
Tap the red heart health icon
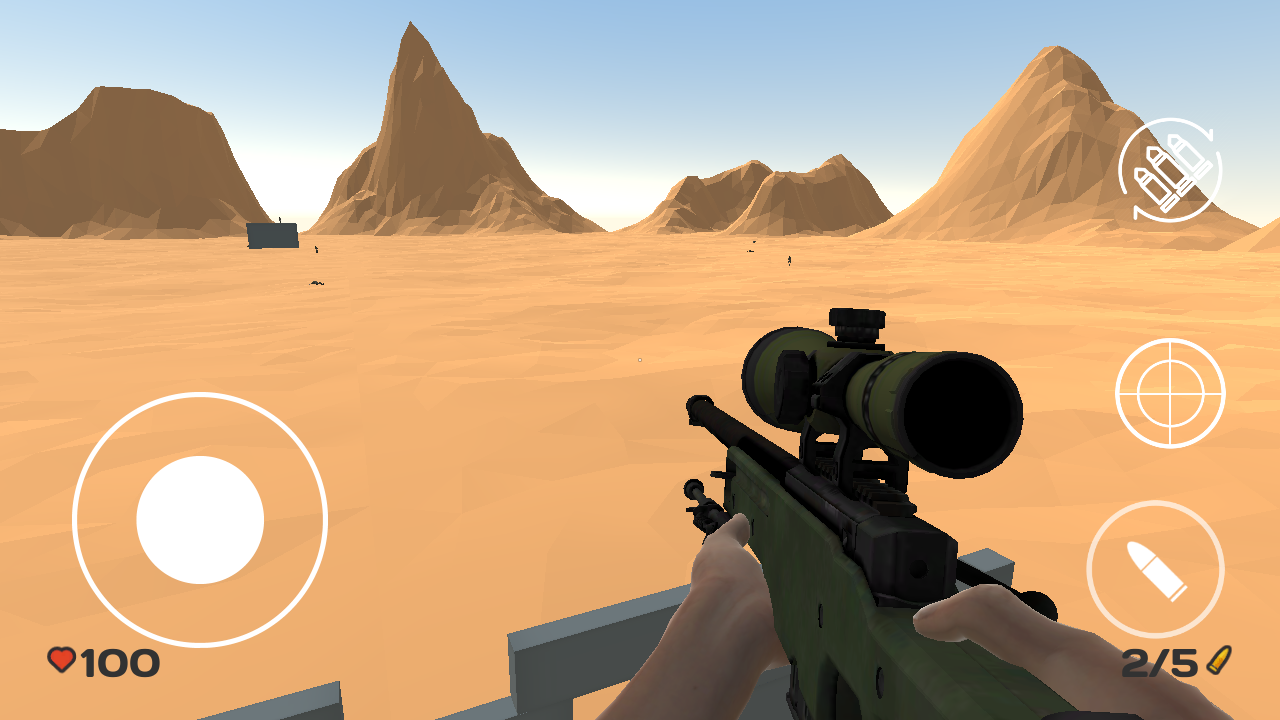(62, 660)
